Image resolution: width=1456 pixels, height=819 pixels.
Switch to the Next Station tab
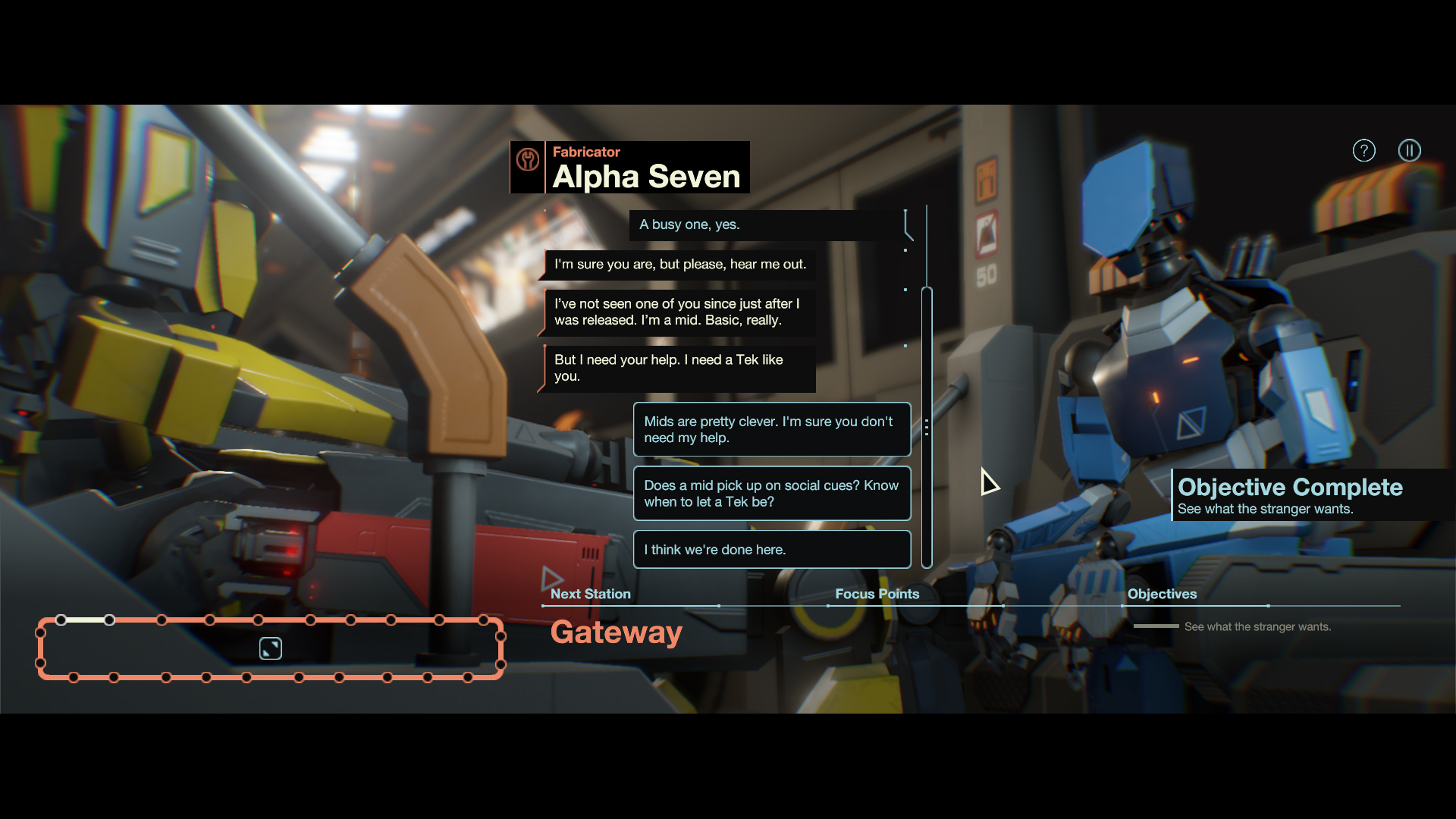pyautogui.click(x=591, y=594)
